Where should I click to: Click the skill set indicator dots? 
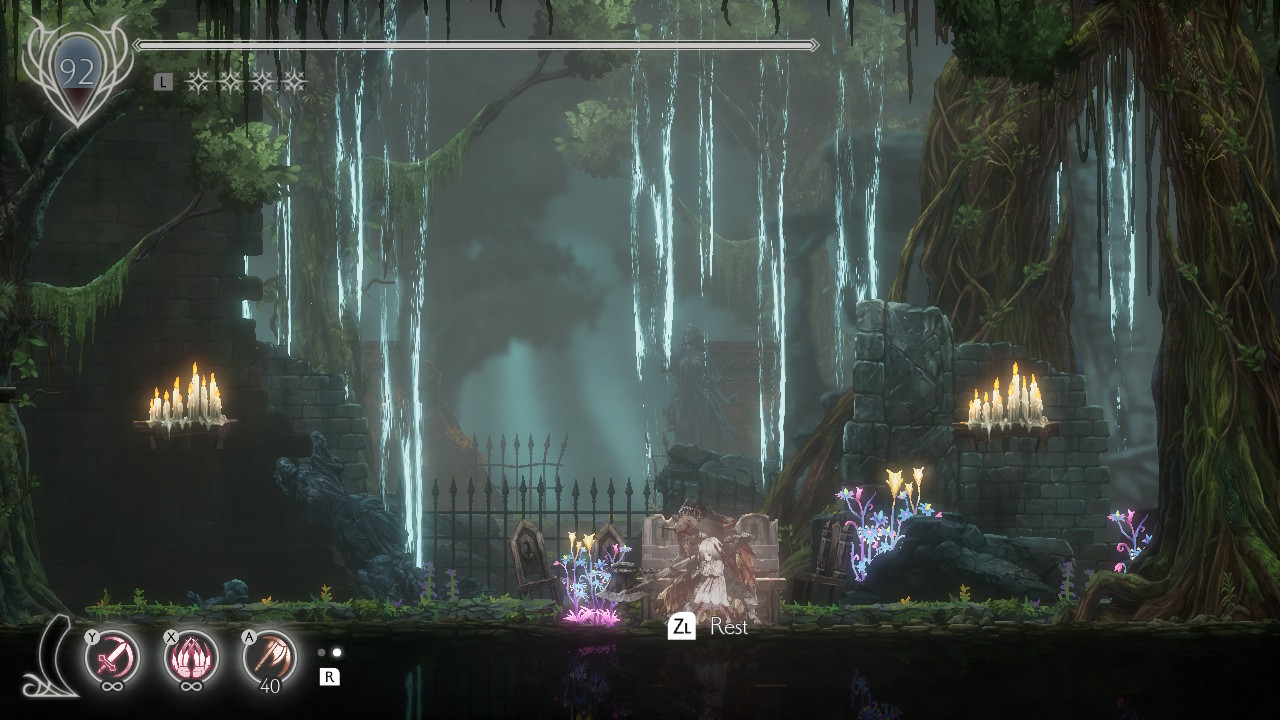click(329, 652)
